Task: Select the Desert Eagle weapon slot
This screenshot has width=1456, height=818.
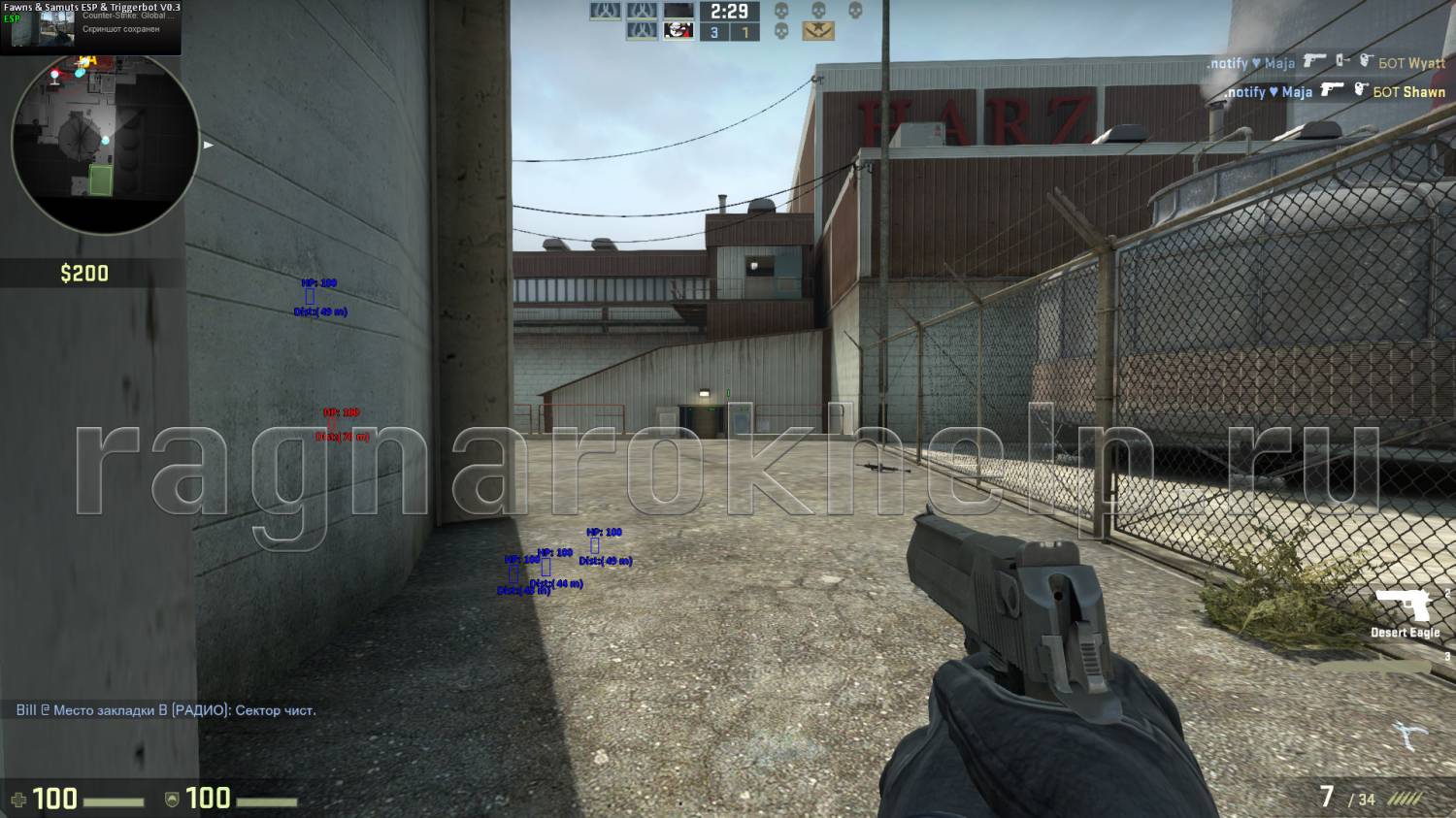Action: [x=1408, y=613]
